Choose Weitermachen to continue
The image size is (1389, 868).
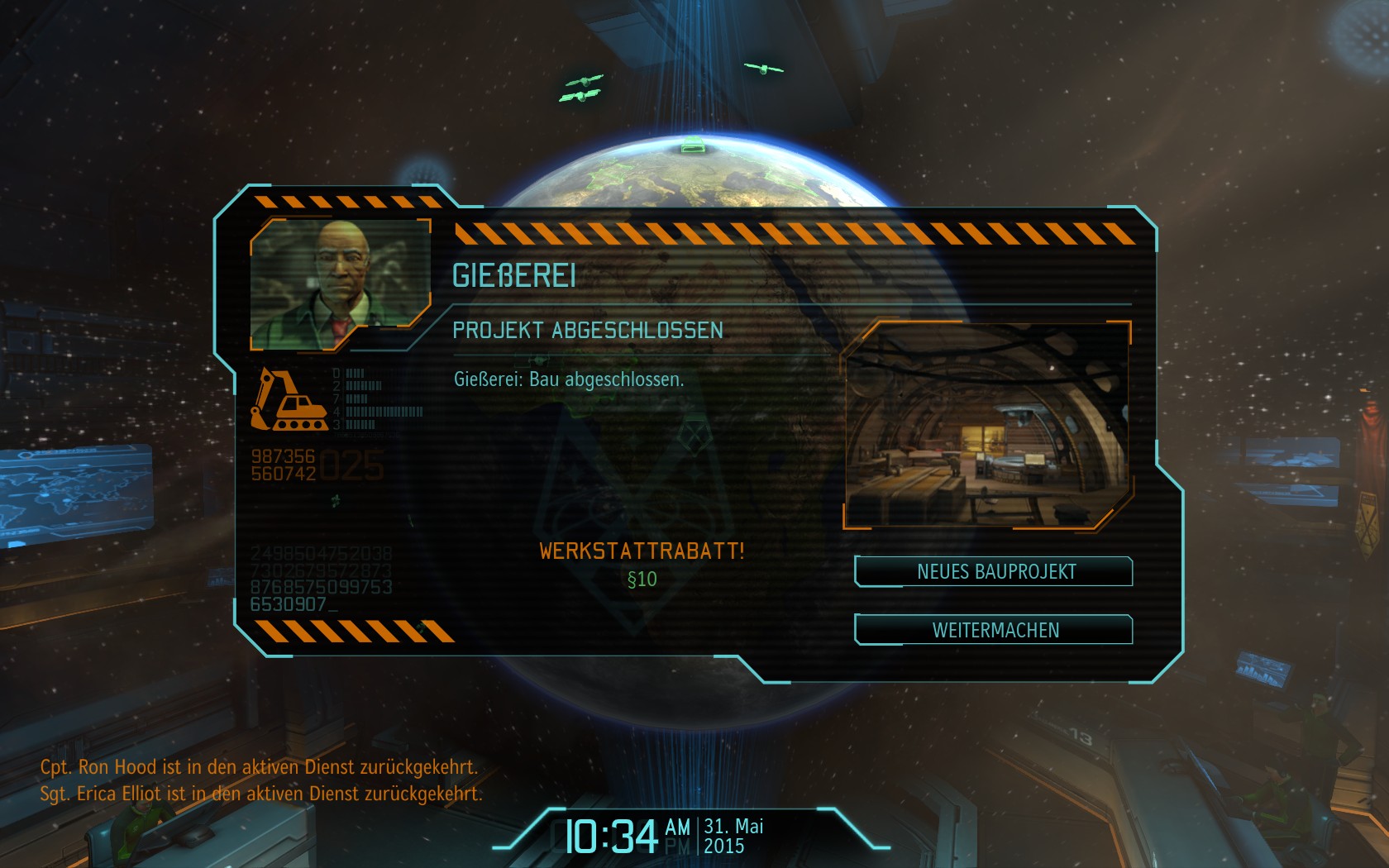(x=995, y=630)
